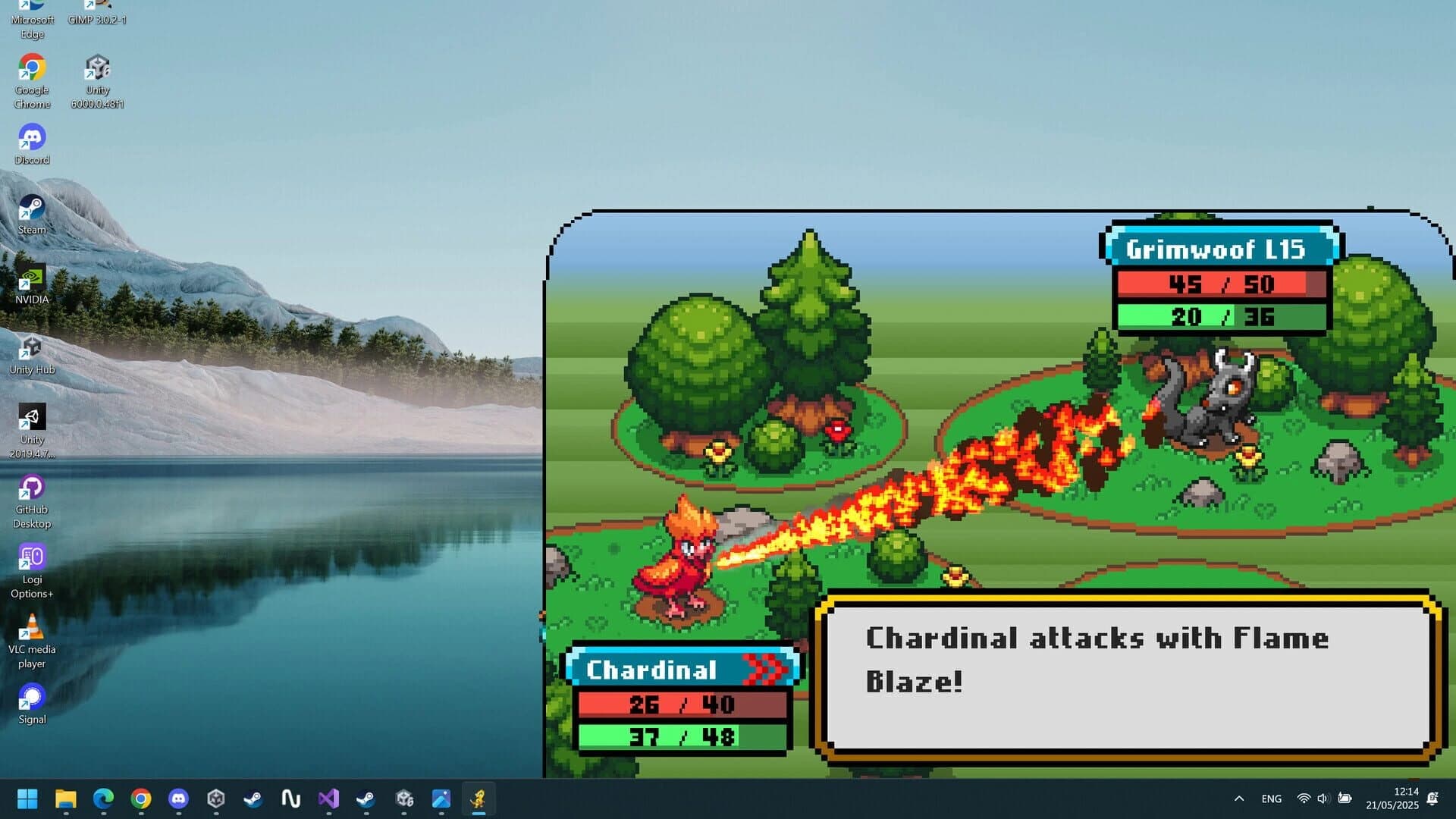This screenshot has height=819, width=1456.
Task: Mute the system volume in the tray
Action: (1323, 799)
